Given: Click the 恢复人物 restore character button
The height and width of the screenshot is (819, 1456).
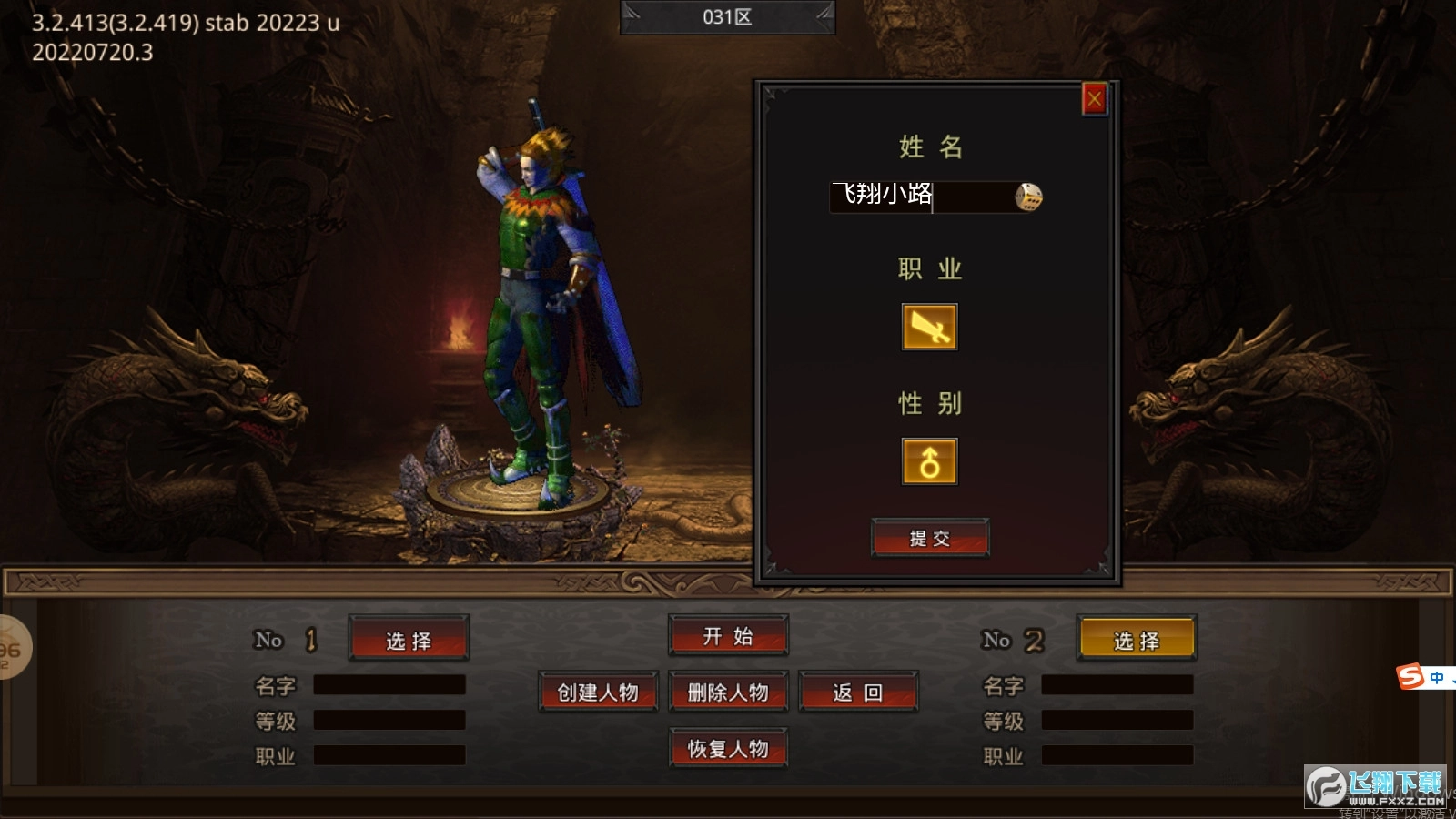Looking at the screenshot, I should point(728,749).
